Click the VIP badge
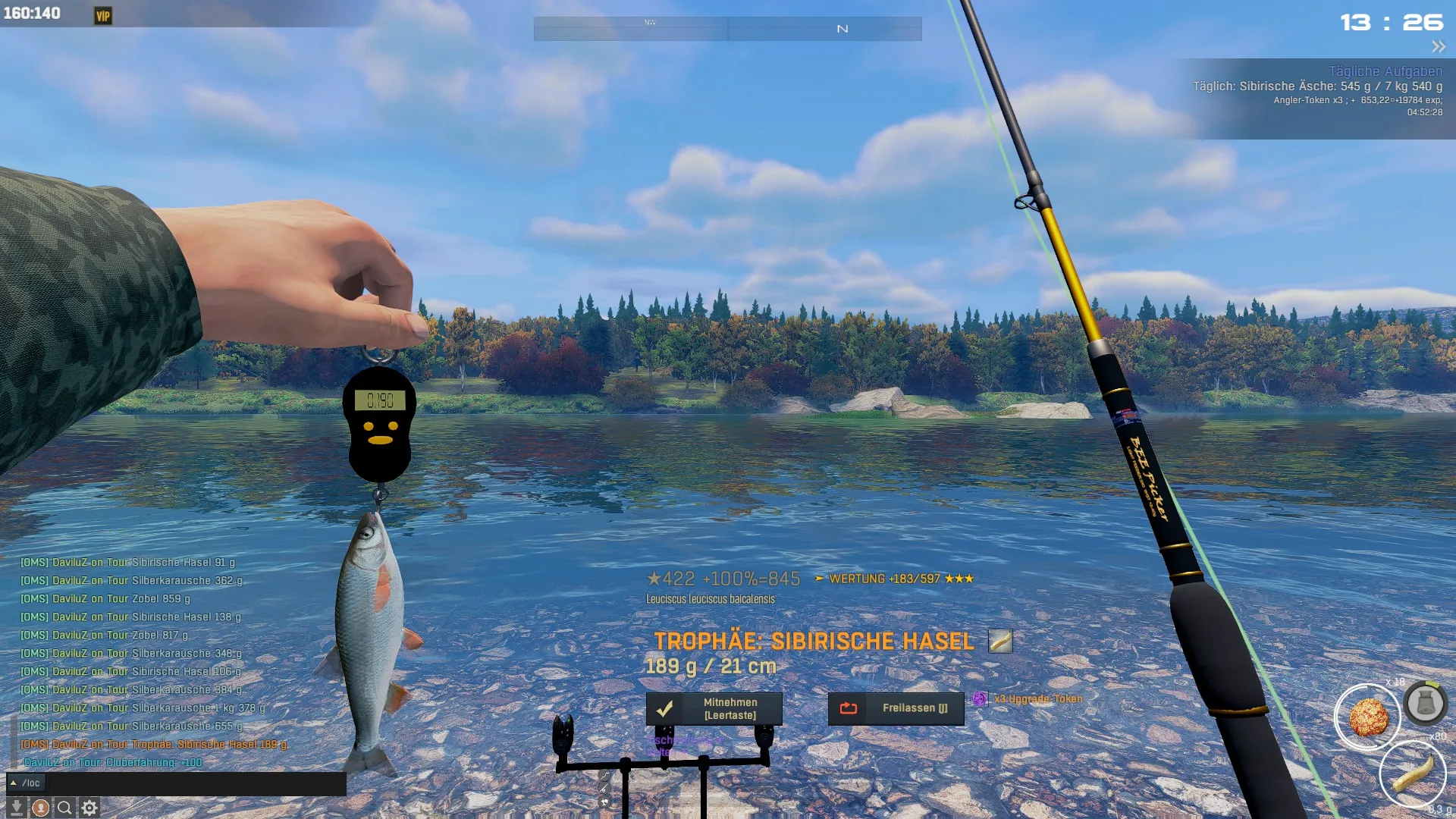 103,16
